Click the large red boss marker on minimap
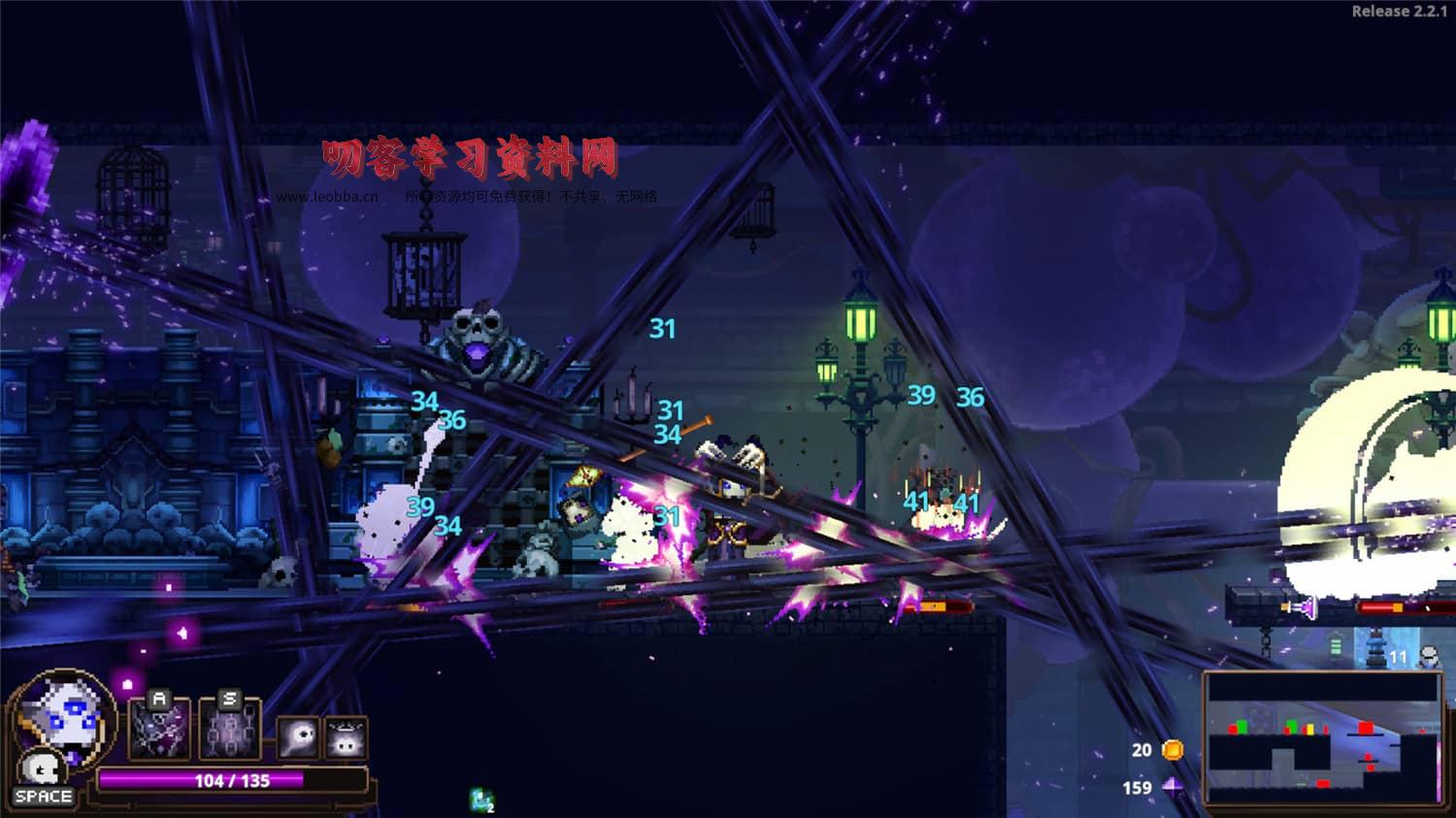 [x=1366, y=727]
